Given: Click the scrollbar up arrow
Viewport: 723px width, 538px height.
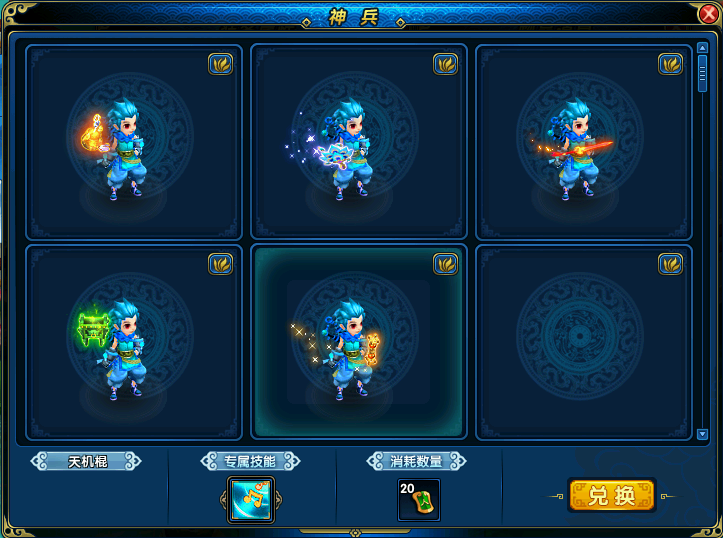Looking at the screenshot, I should point(702,47).
